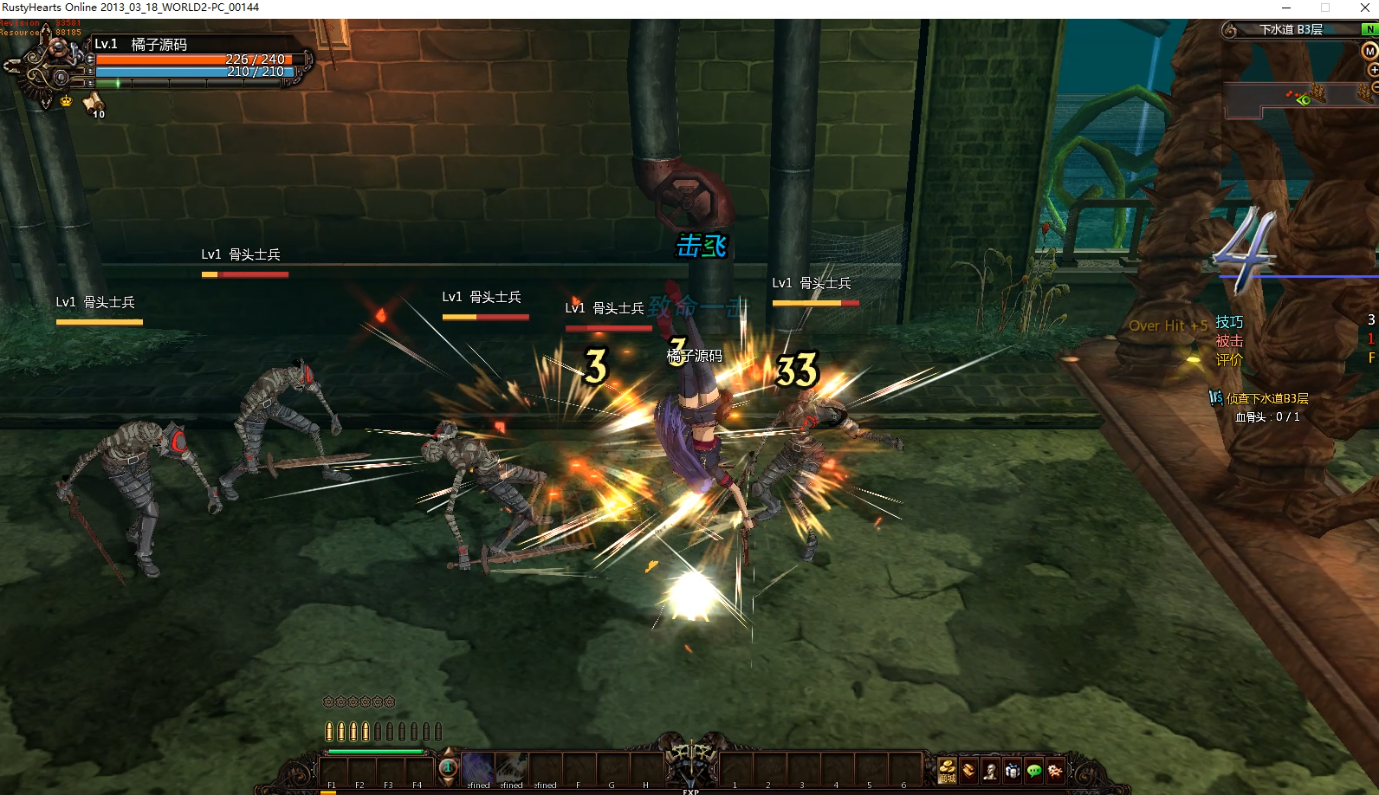Click the hotbar page number 1 switcher
Screen dimensions: 1379x795
447,769
